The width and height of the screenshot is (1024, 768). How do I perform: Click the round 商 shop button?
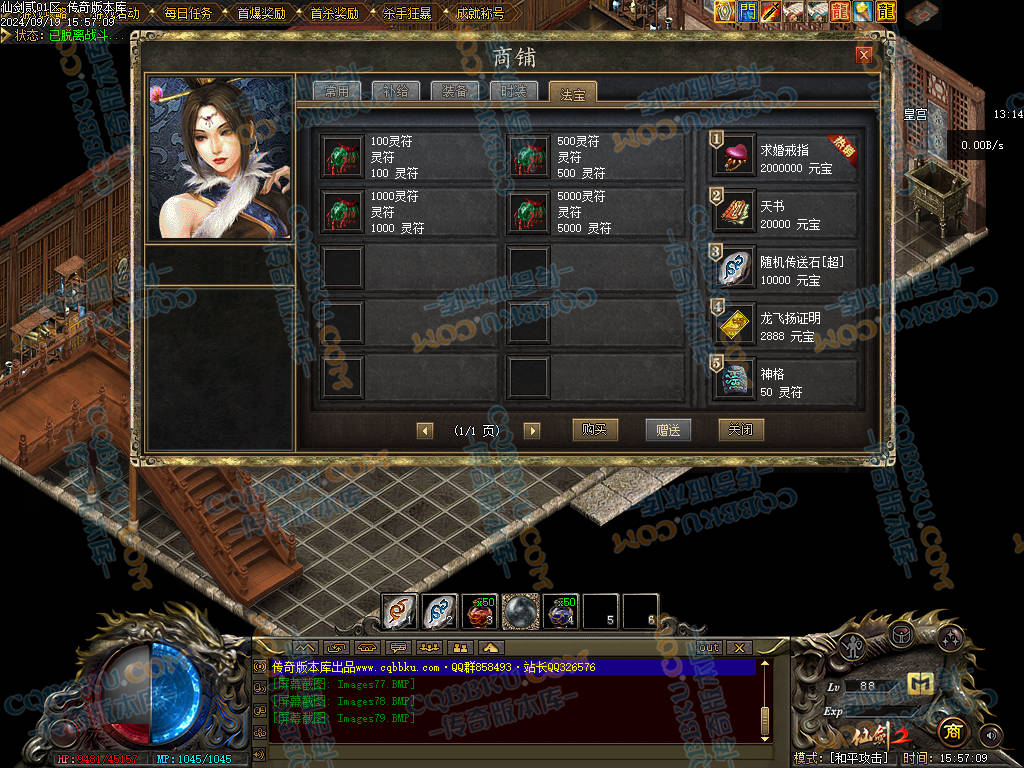click(951, 731)
